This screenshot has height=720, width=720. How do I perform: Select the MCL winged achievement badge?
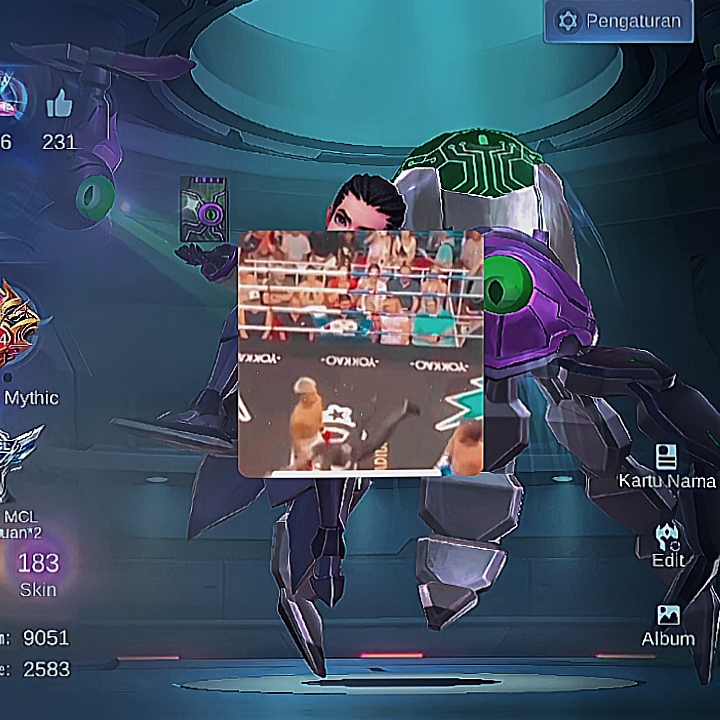pos(22,460)
